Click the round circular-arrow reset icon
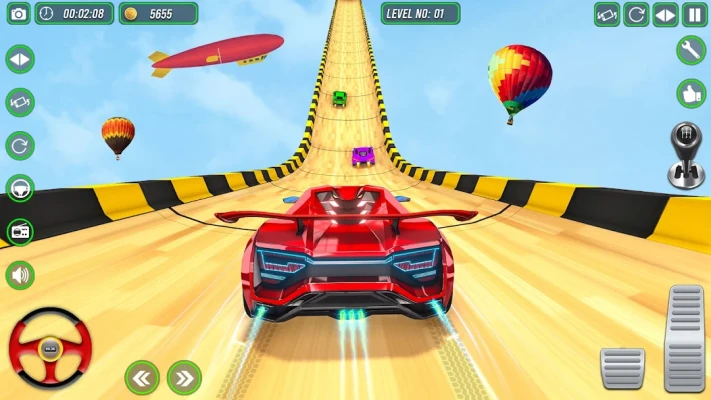 coord(20,146)
